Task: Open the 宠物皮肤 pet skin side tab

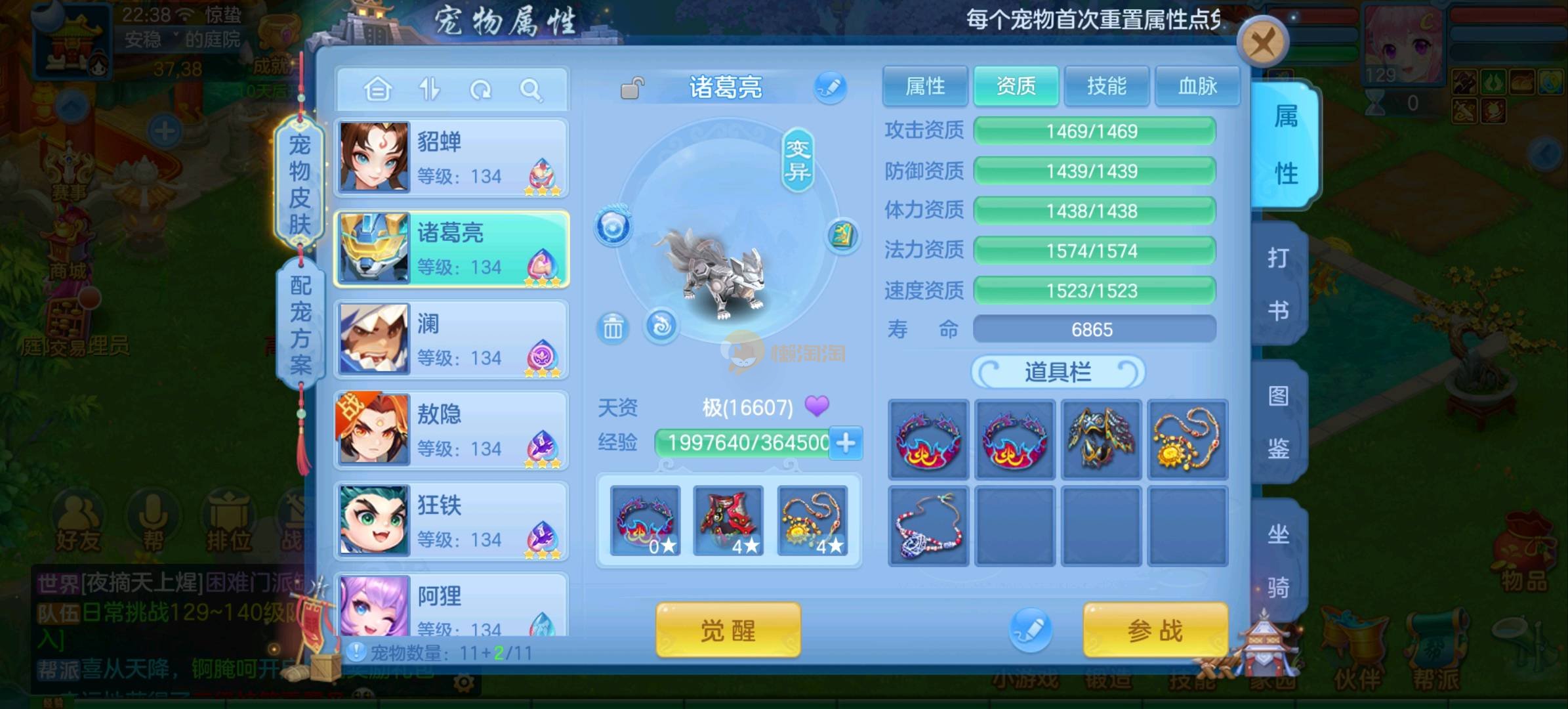Action: pyautogui.click(x=300, y=184)
